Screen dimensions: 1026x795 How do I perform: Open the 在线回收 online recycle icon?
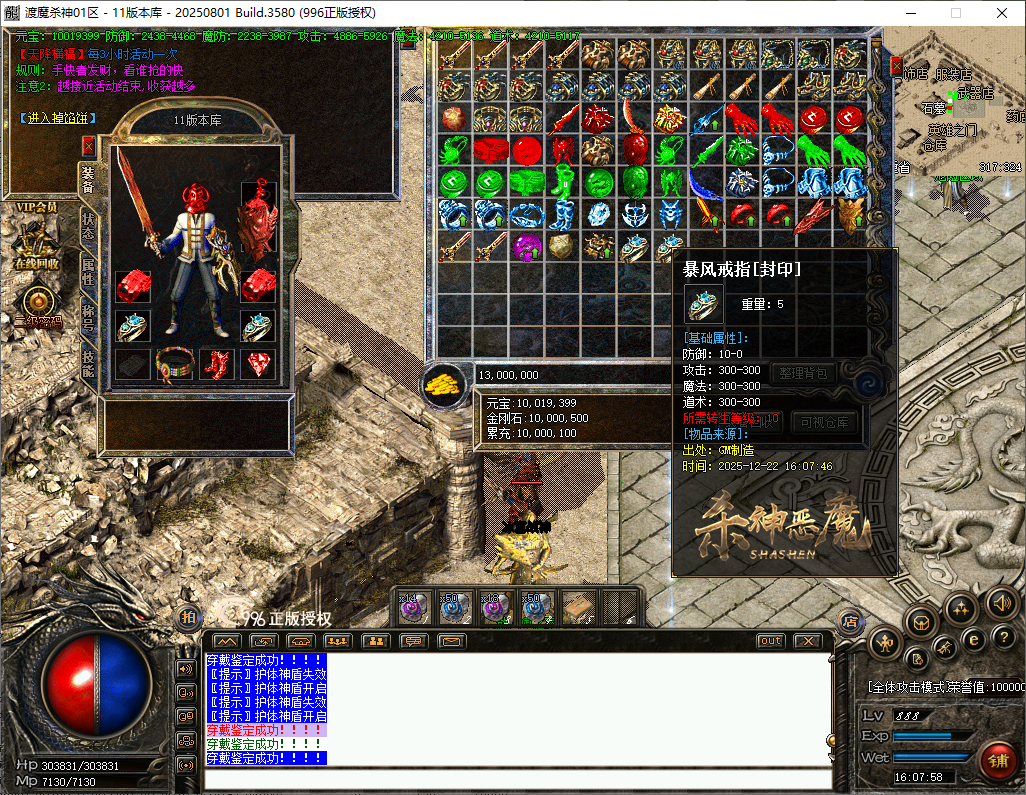[37, 245]
